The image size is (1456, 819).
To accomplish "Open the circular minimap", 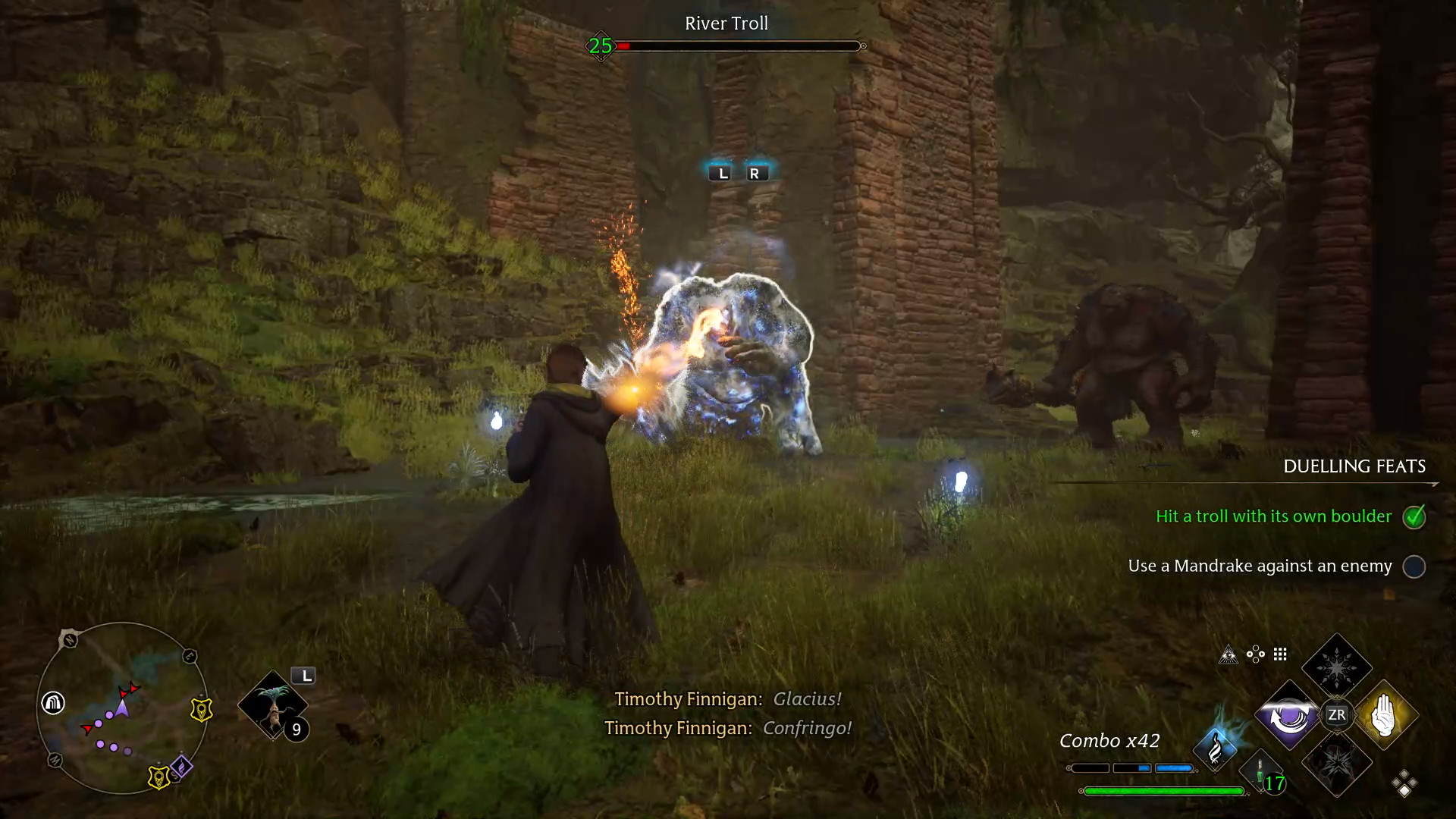I will click(x=121, y=709).
